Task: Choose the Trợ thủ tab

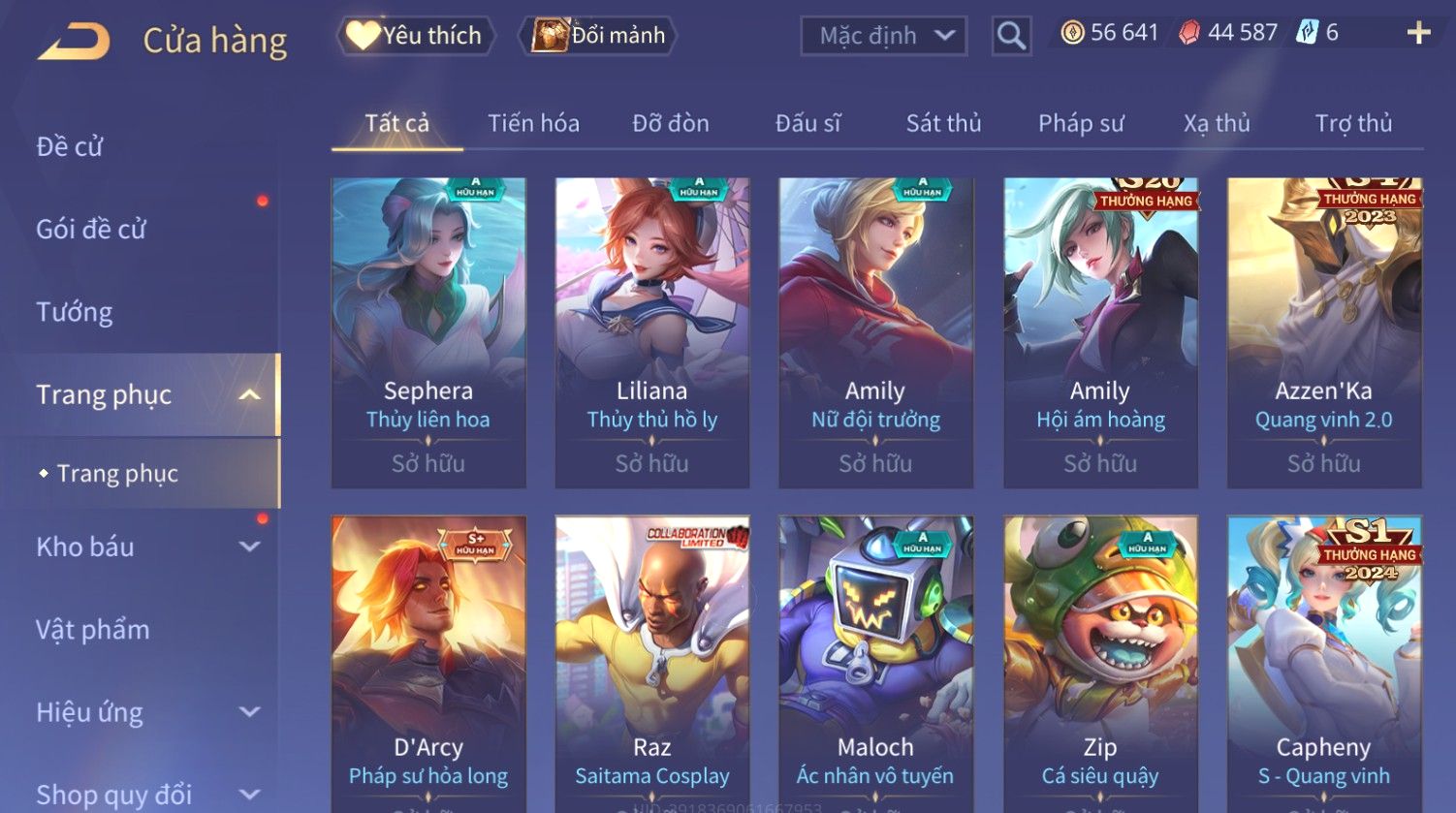Action: 1353,124
